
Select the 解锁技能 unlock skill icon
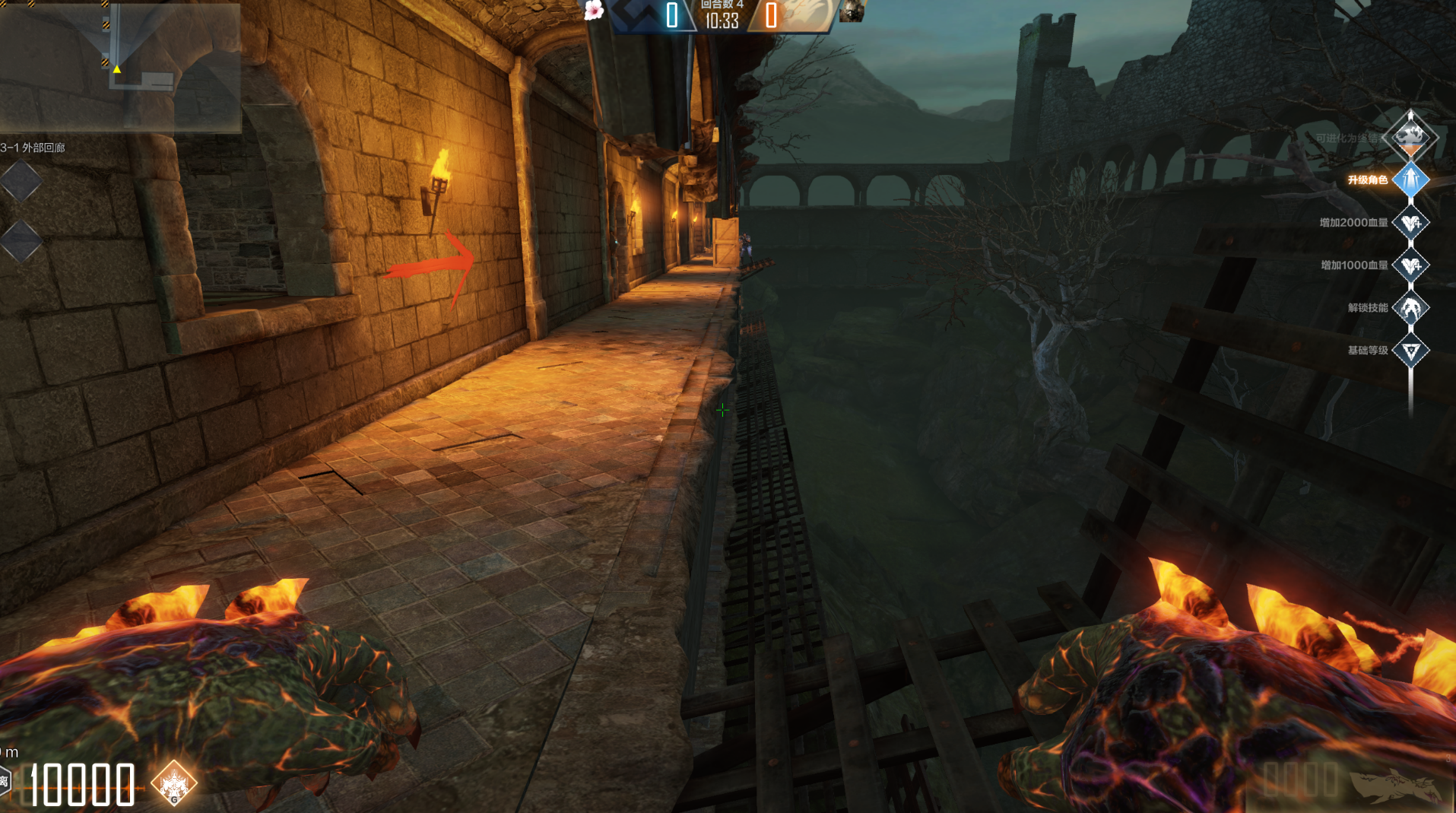pos(1411,308)
